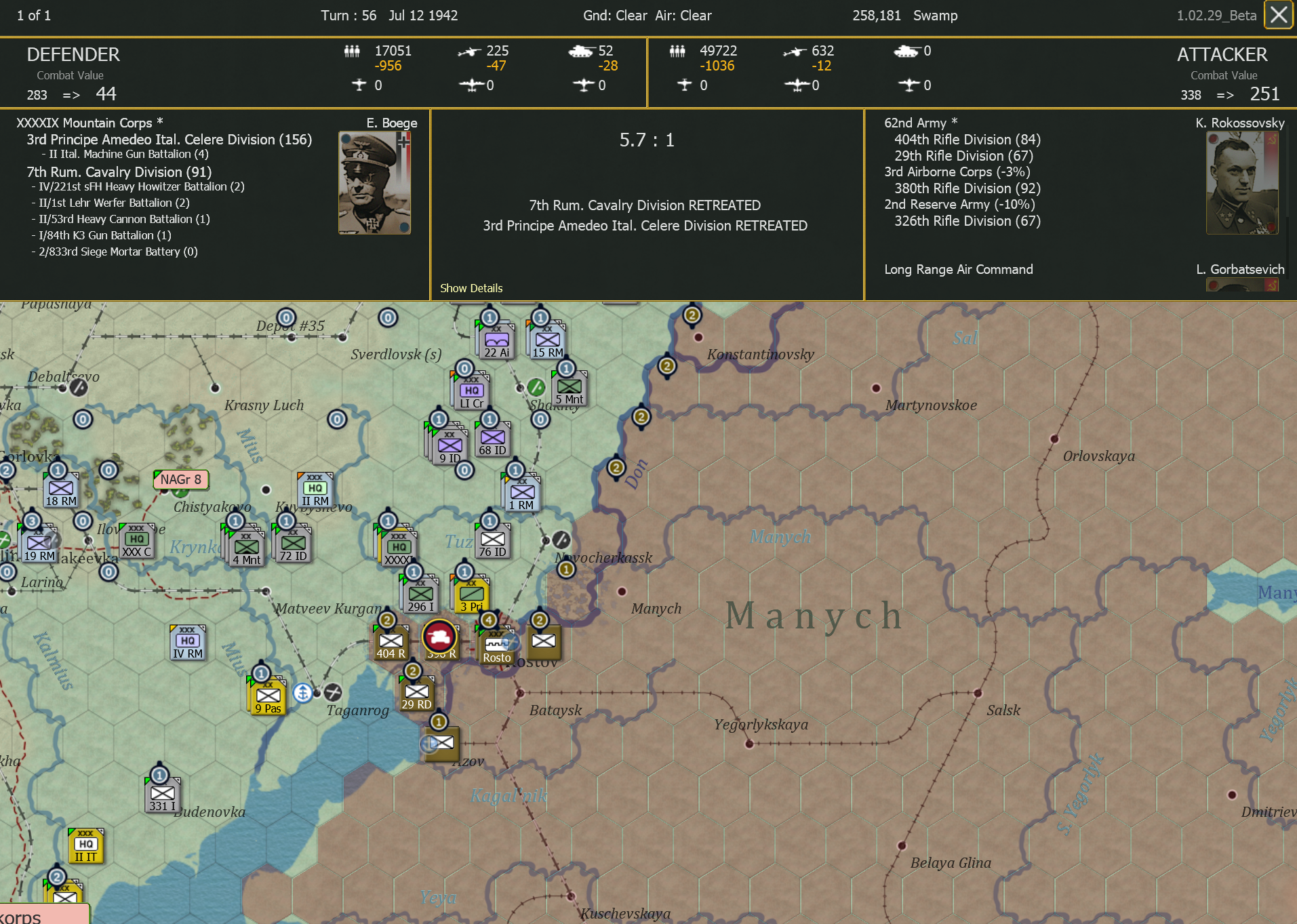The width and height of the screenshot is (1297, 924).
Task: Select the Rostov garrison unit counter
Action: pyautogui.click(x=496, y=644)
